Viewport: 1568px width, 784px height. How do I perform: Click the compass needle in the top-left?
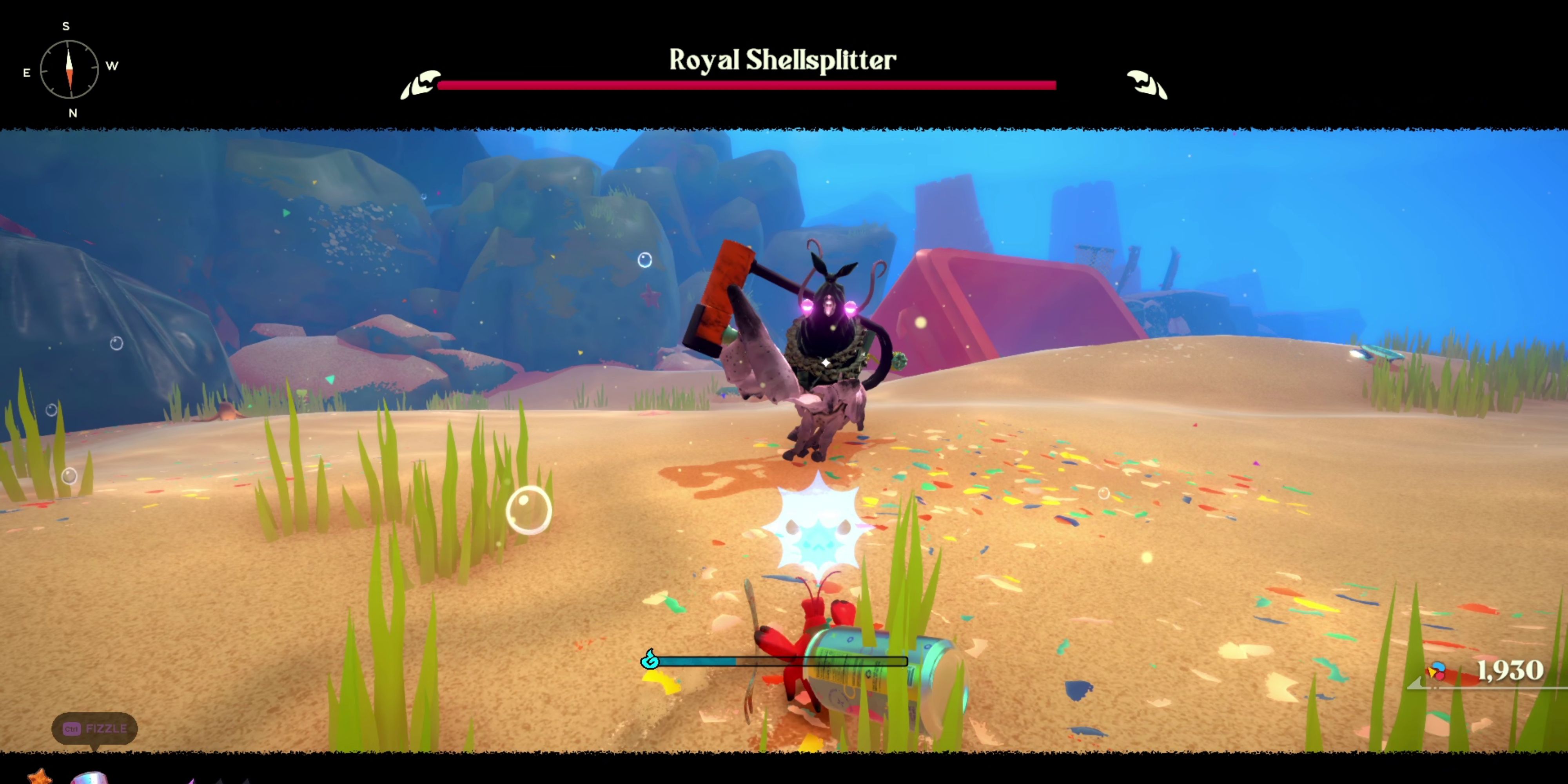click(69, 69)
